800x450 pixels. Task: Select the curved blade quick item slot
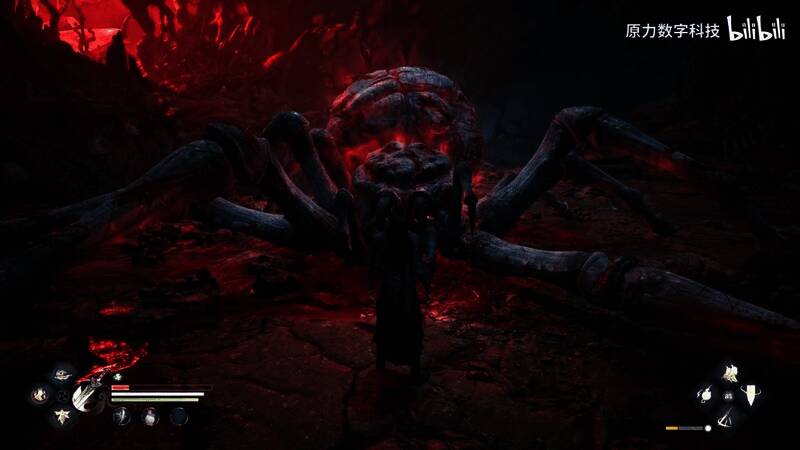(122, 415)
